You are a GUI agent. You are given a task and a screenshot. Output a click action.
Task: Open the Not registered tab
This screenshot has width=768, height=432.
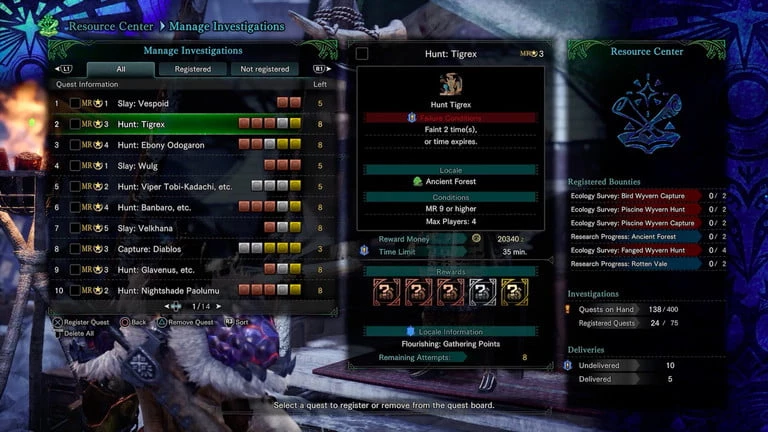pyautogui.click(x=264, y=69)
